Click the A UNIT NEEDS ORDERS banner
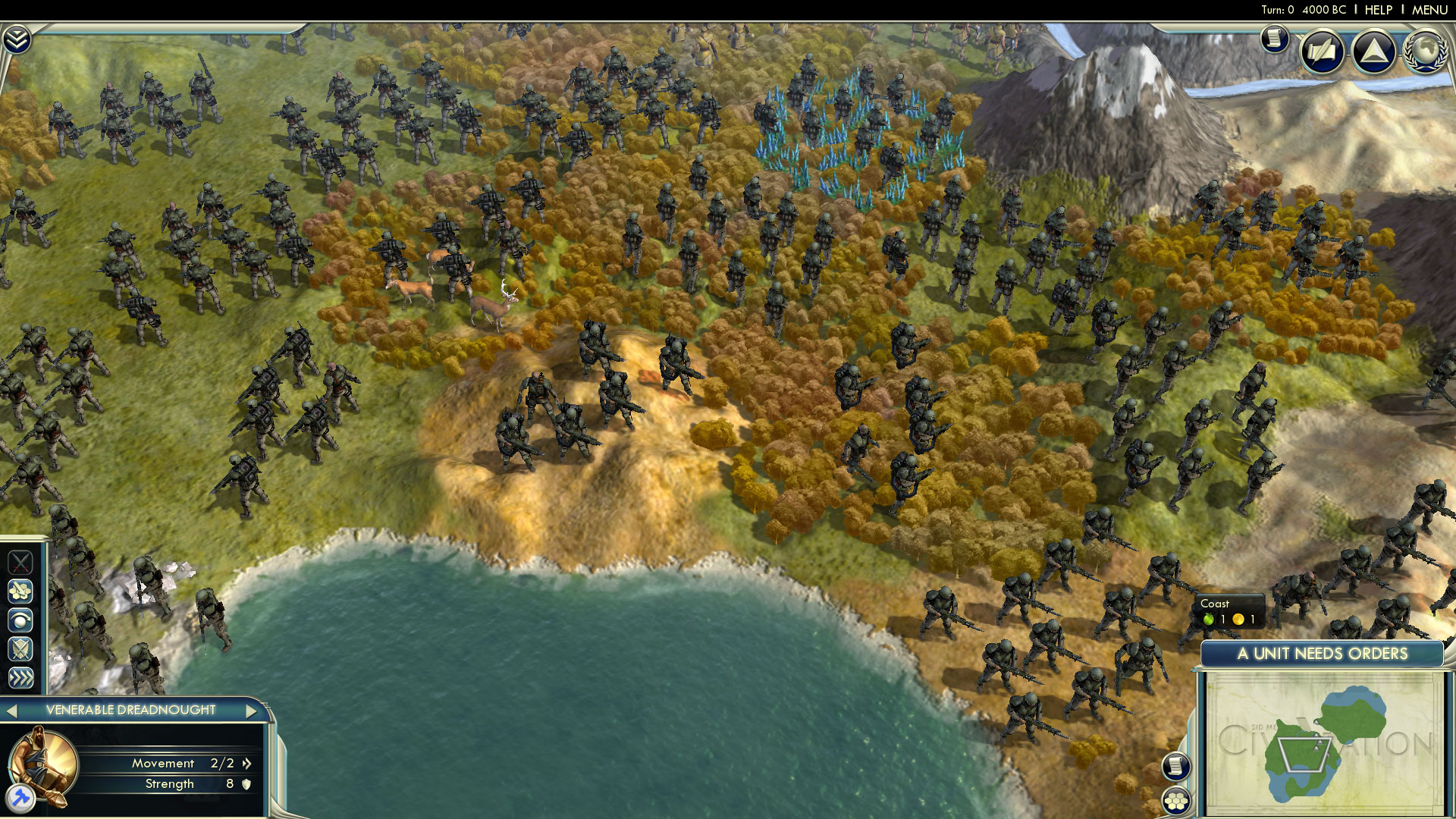This screenshot has height=819, width=1456. point(1322,654)
